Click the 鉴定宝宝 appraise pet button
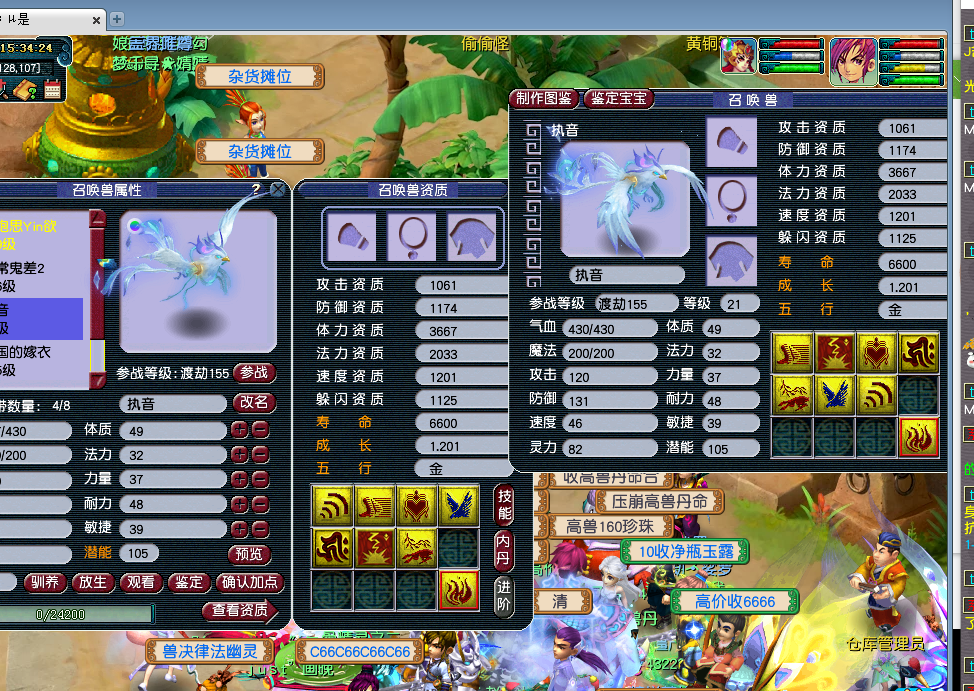Image resolution: width=974 pixels, height=691 pixels. click(618, 98)
